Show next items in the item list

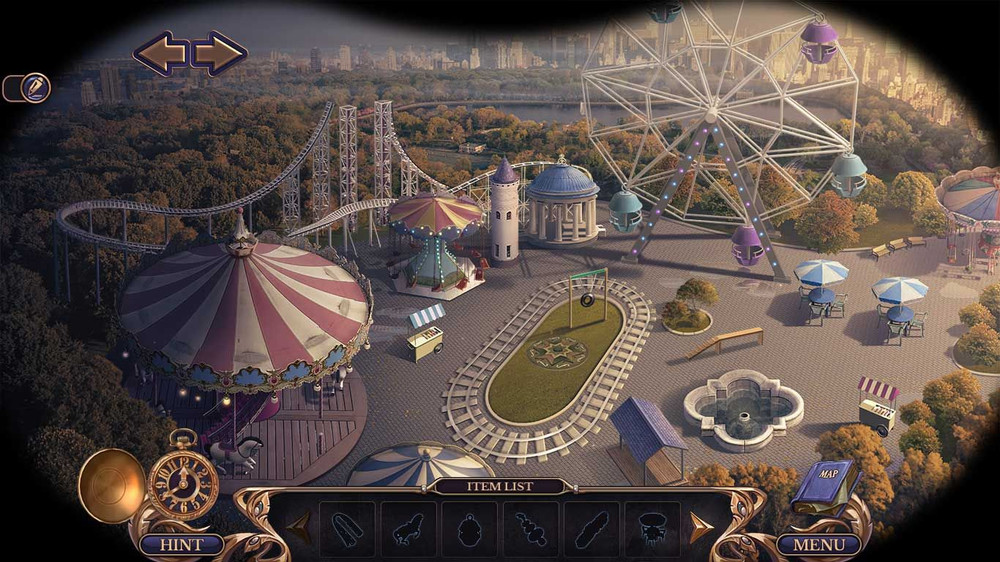click(x=700, y=528)
